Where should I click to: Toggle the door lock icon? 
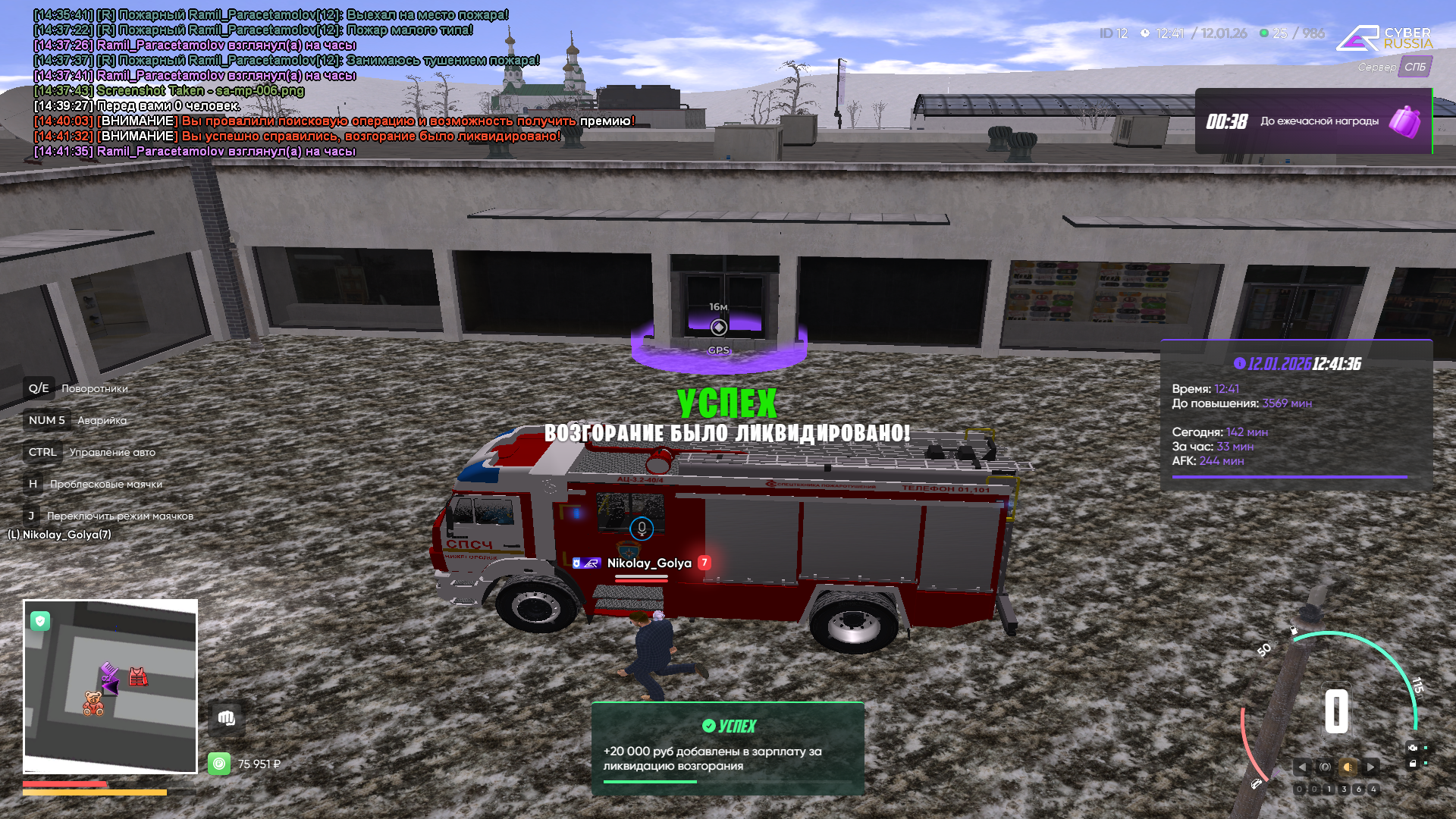[x=1412, y=764]
